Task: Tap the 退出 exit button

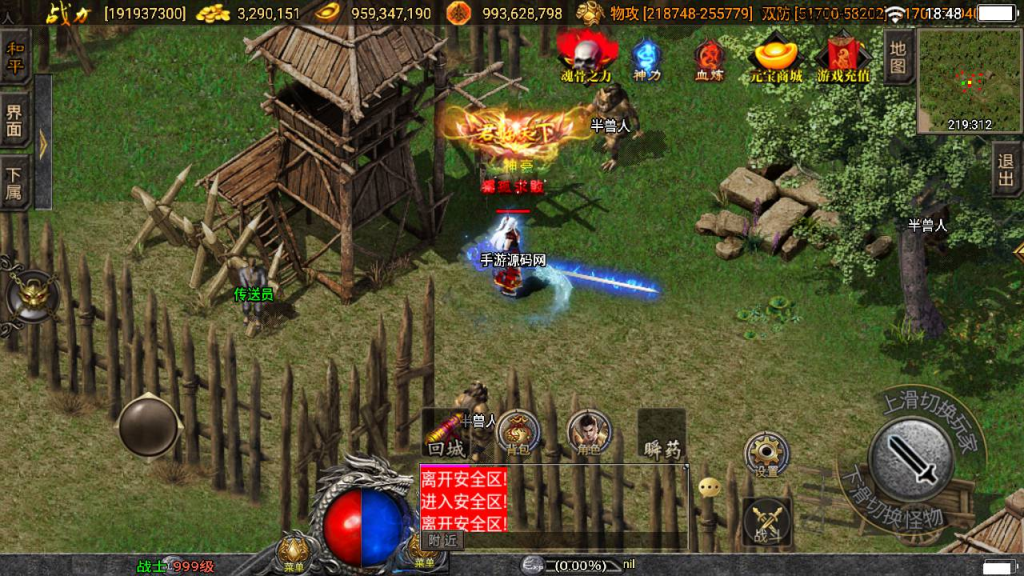Action: point(1007,169)
